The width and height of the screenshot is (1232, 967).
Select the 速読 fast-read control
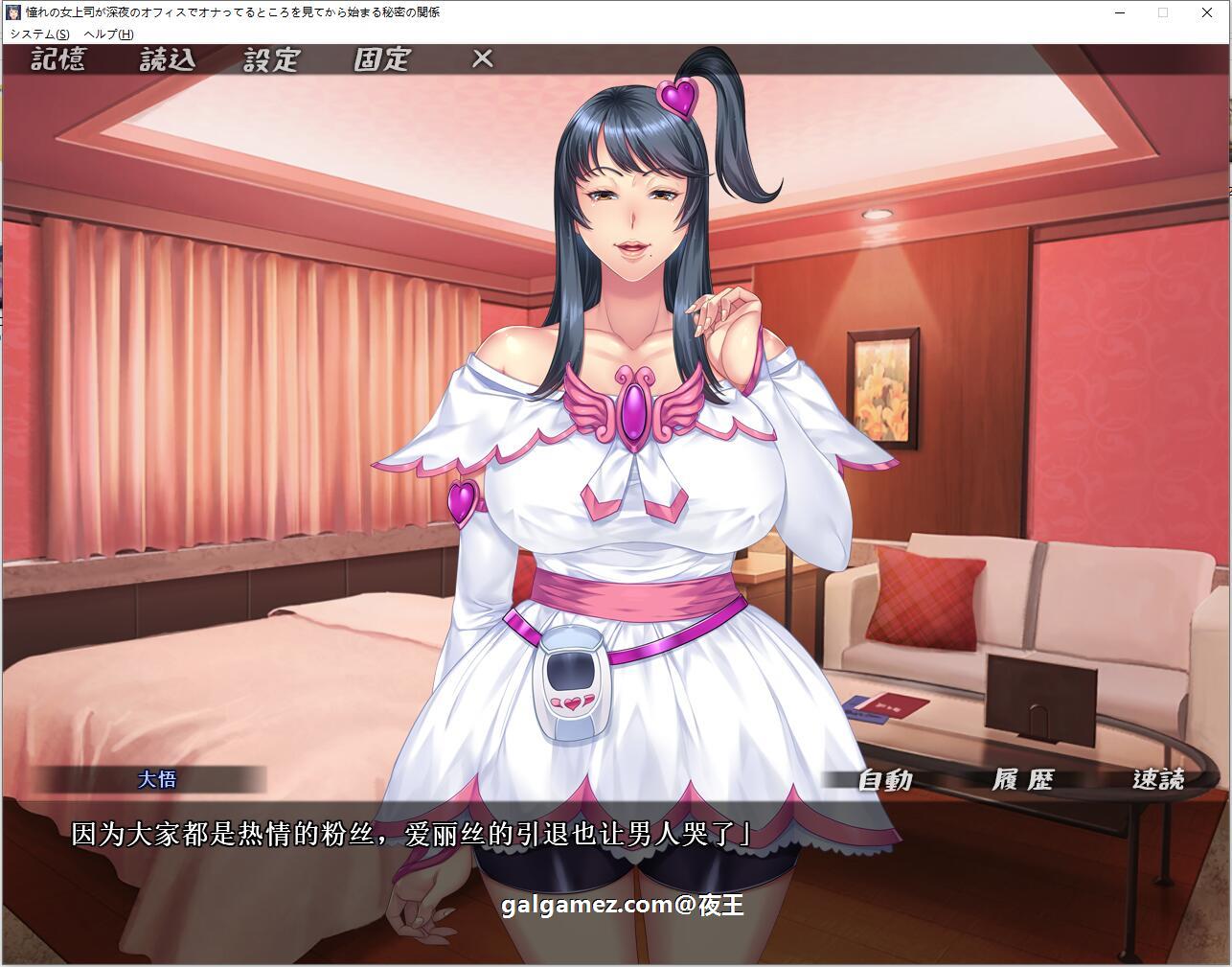click(1161, 780)
